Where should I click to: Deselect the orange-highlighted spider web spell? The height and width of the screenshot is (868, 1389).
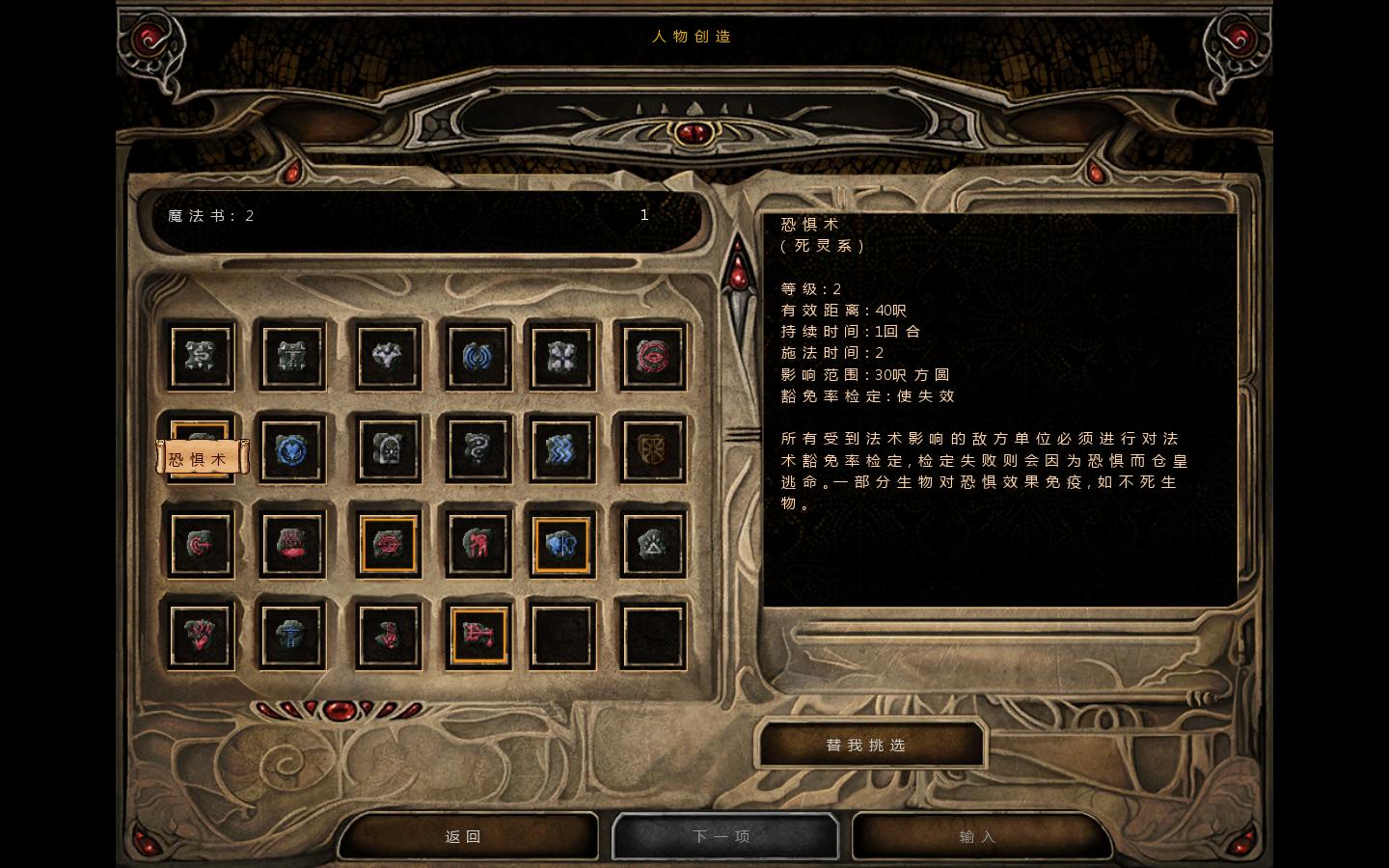point(387,543)
